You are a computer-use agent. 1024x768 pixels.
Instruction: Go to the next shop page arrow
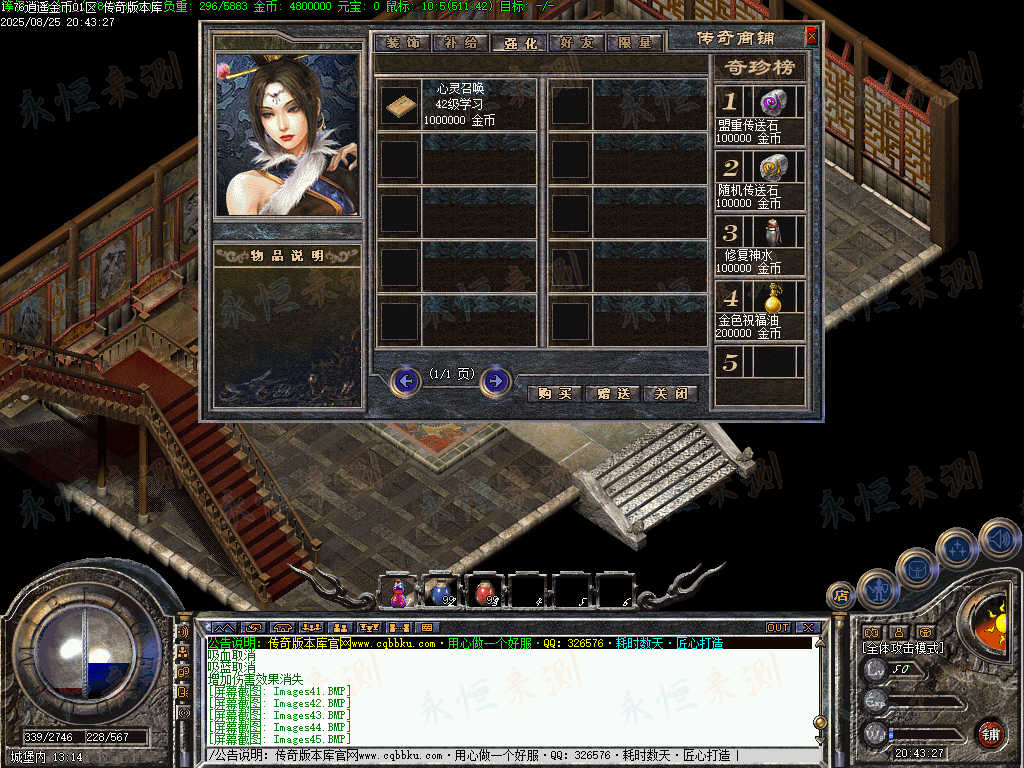coord(496,381)
